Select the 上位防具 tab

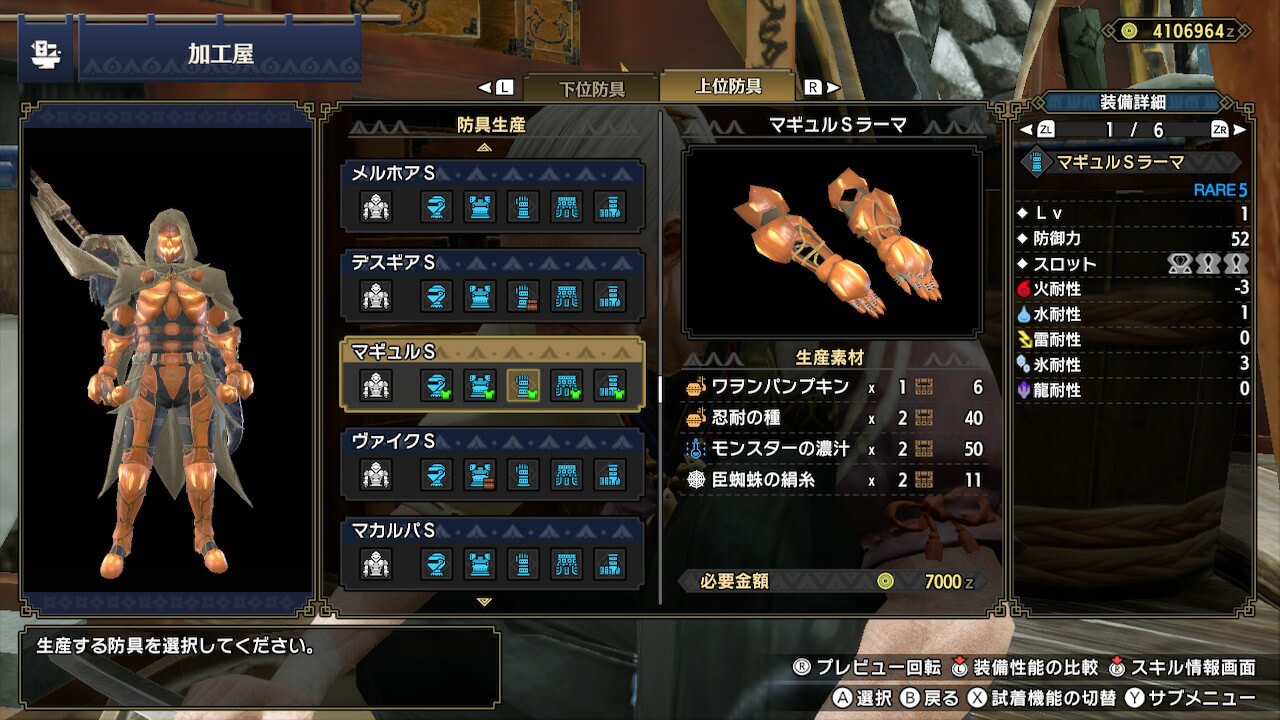coord(727,87)
